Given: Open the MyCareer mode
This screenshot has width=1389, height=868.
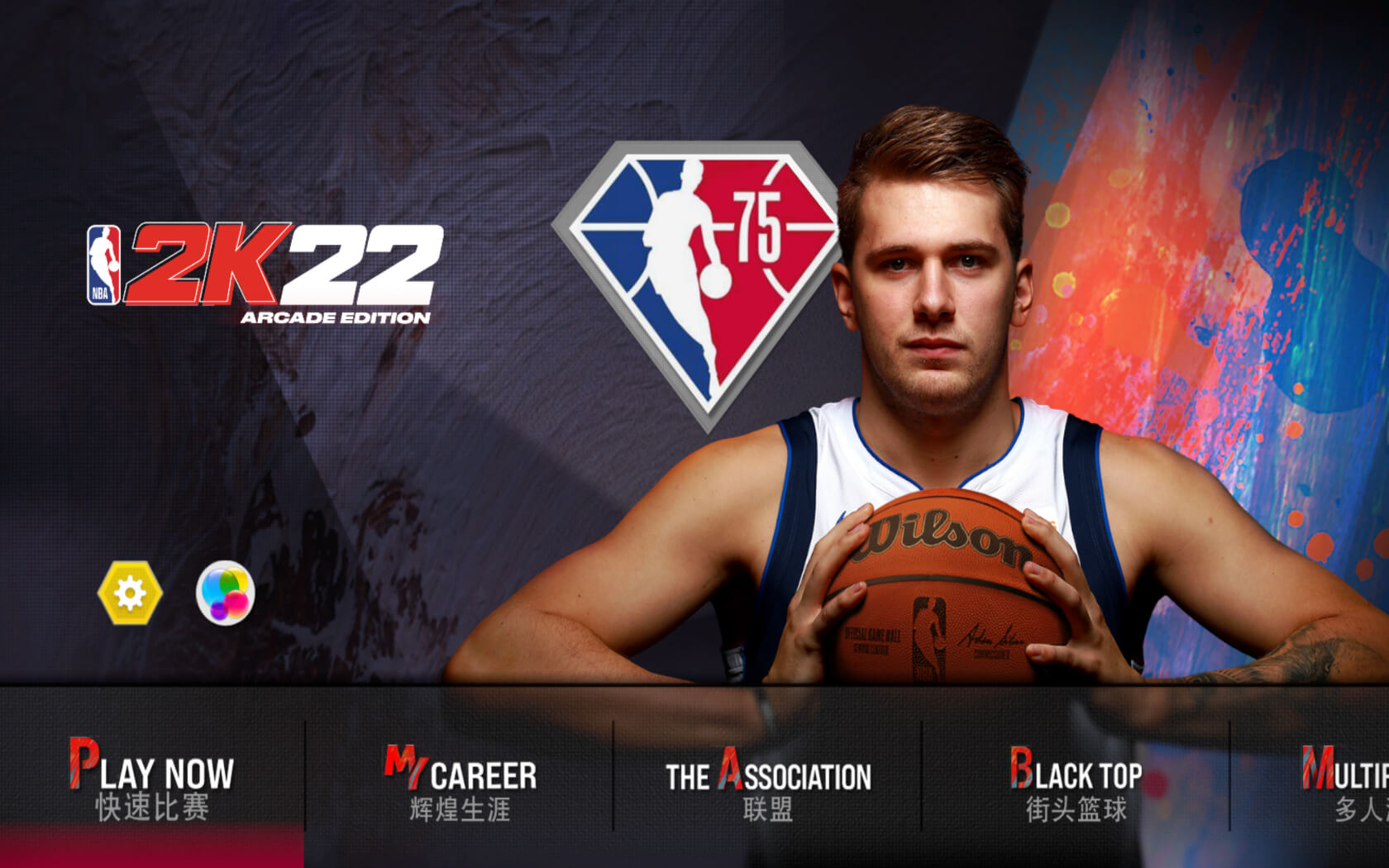Looking at the screenshot, I should [x=460, y=783].
